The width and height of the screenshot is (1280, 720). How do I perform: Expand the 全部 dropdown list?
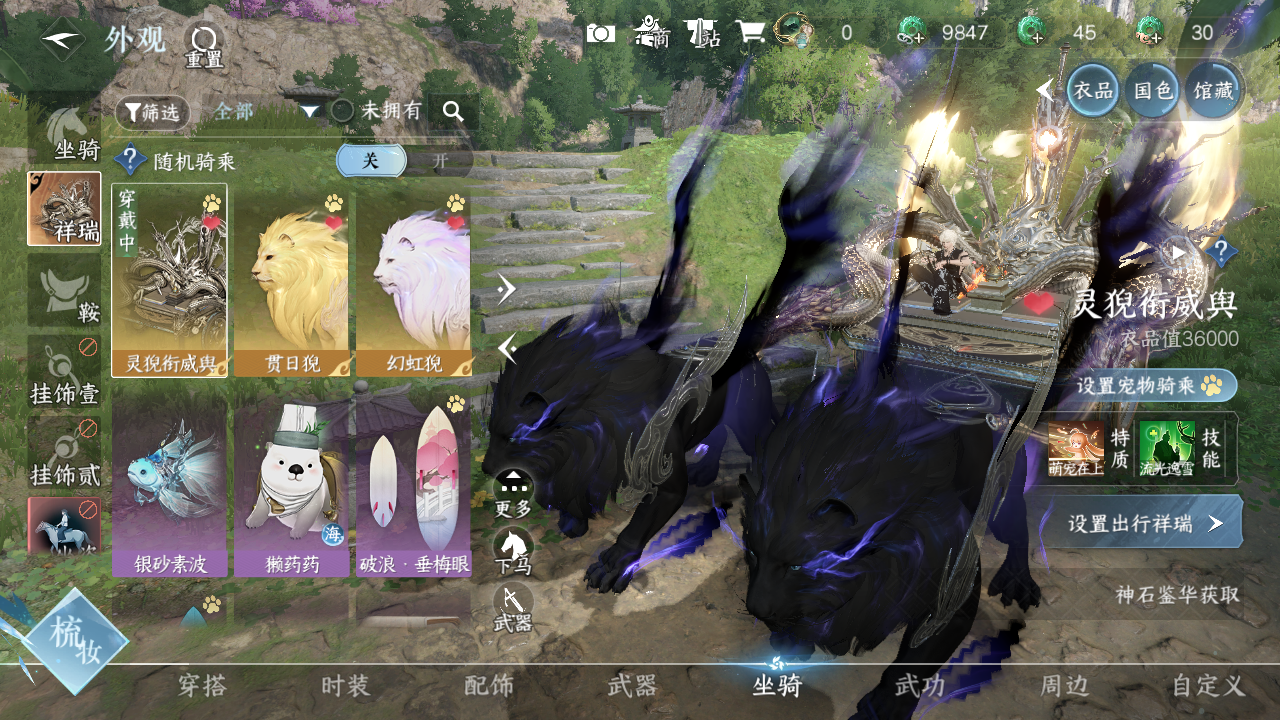pos(310,111)
